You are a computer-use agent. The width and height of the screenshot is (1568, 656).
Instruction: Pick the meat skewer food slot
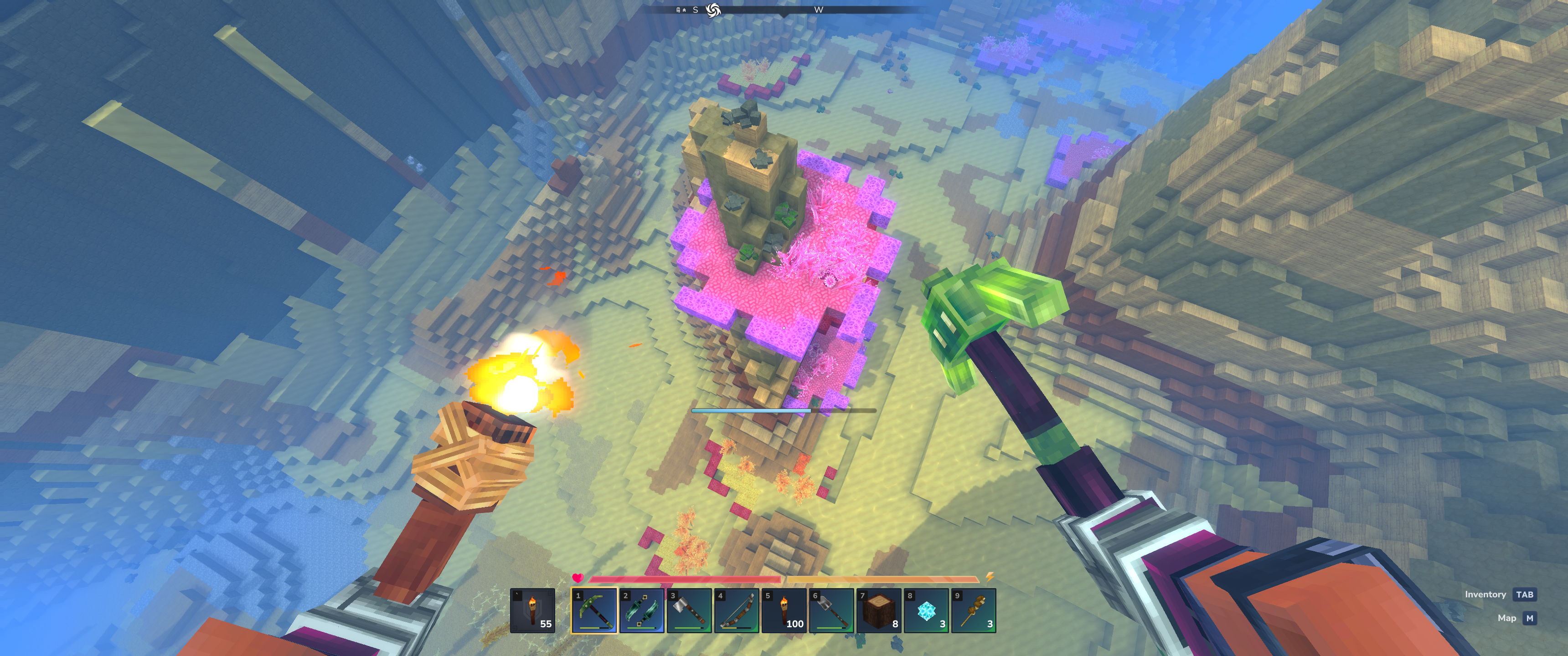(x=973, y=610)
